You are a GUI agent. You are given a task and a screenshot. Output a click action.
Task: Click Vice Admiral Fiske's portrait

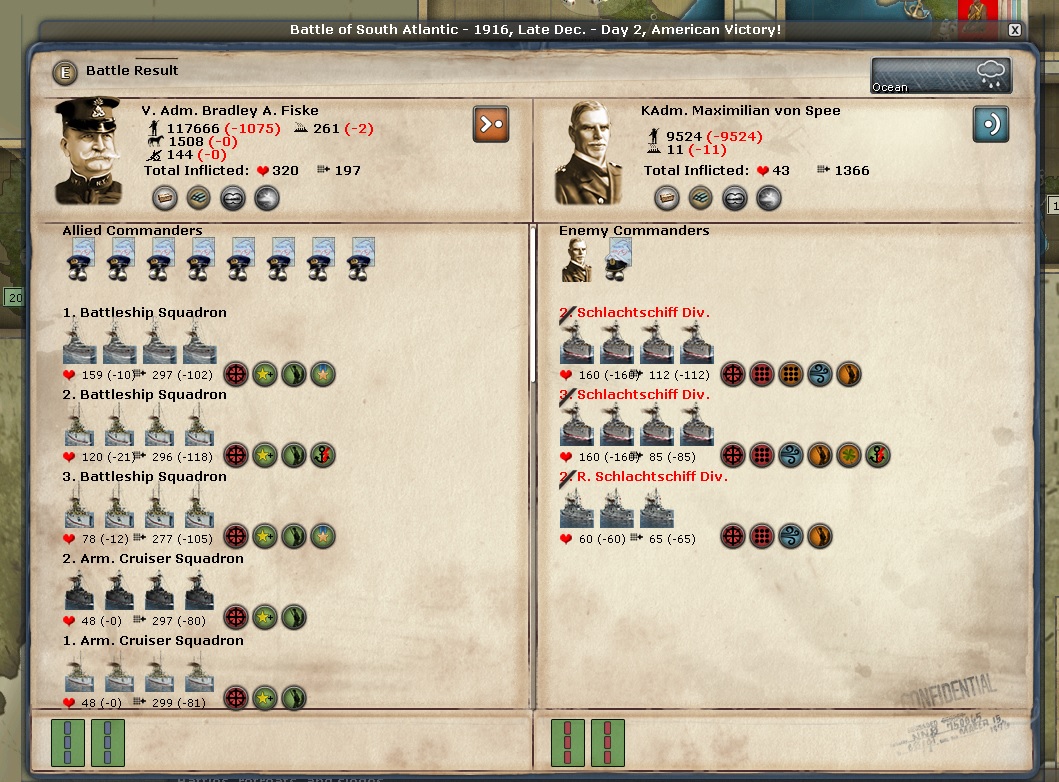88,150
